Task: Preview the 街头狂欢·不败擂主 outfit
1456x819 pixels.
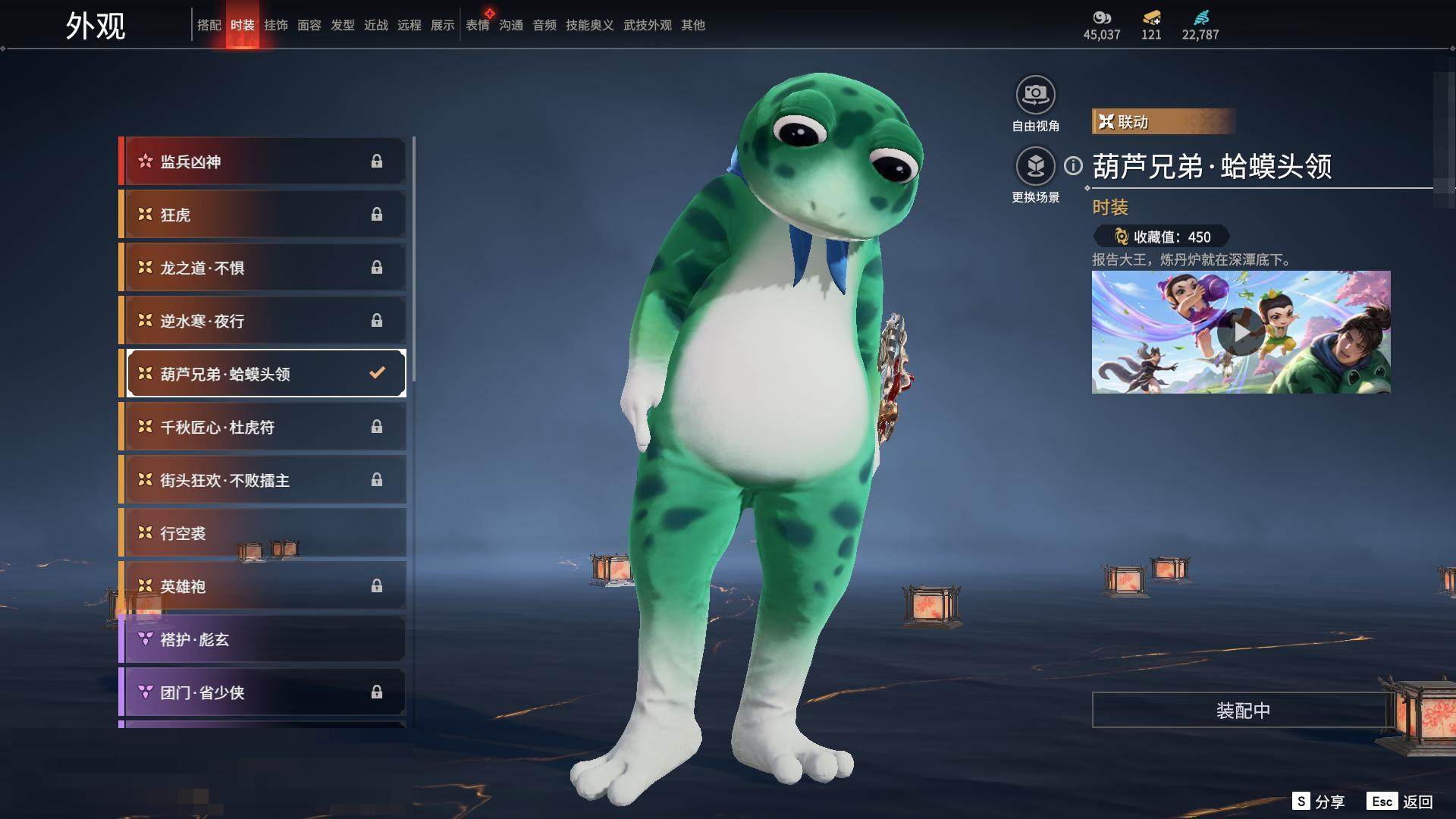Action: click(263, 480)
